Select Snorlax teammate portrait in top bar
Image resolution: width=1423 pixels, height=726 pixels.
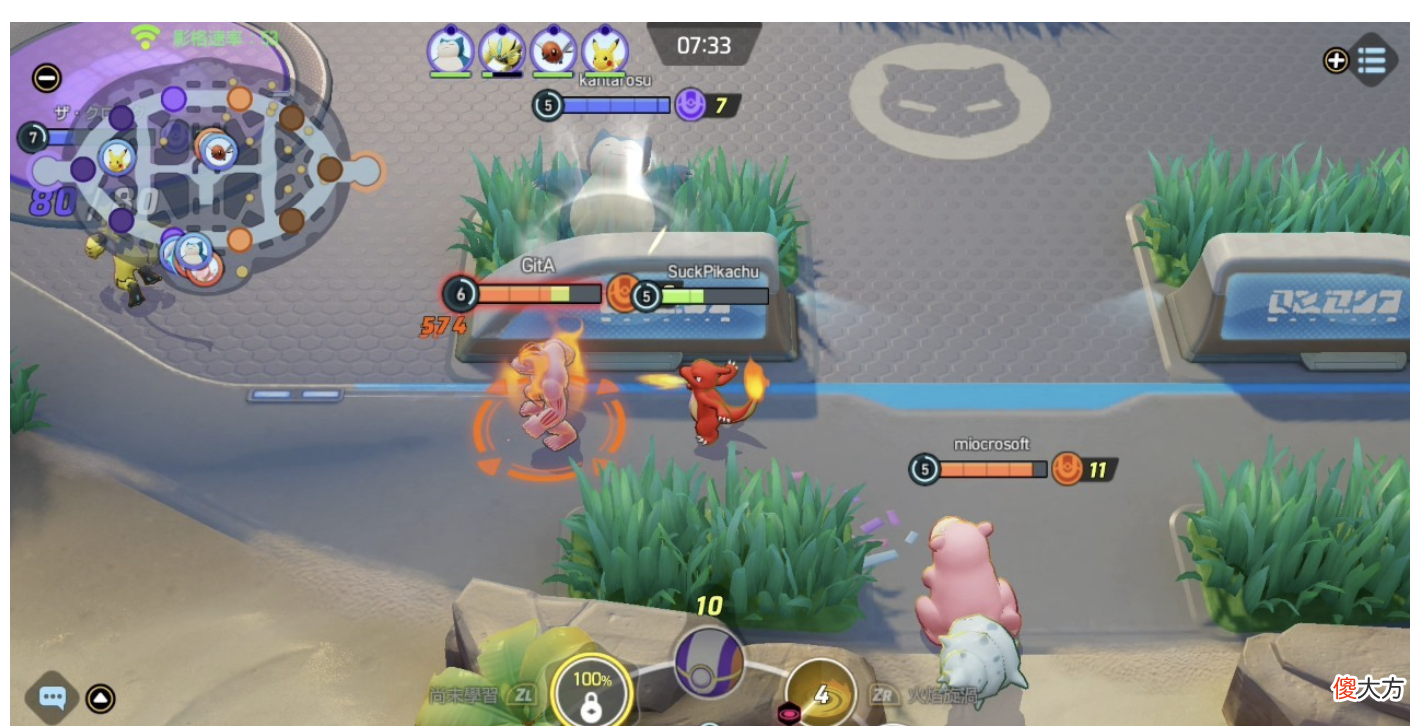tap(450, 50)
